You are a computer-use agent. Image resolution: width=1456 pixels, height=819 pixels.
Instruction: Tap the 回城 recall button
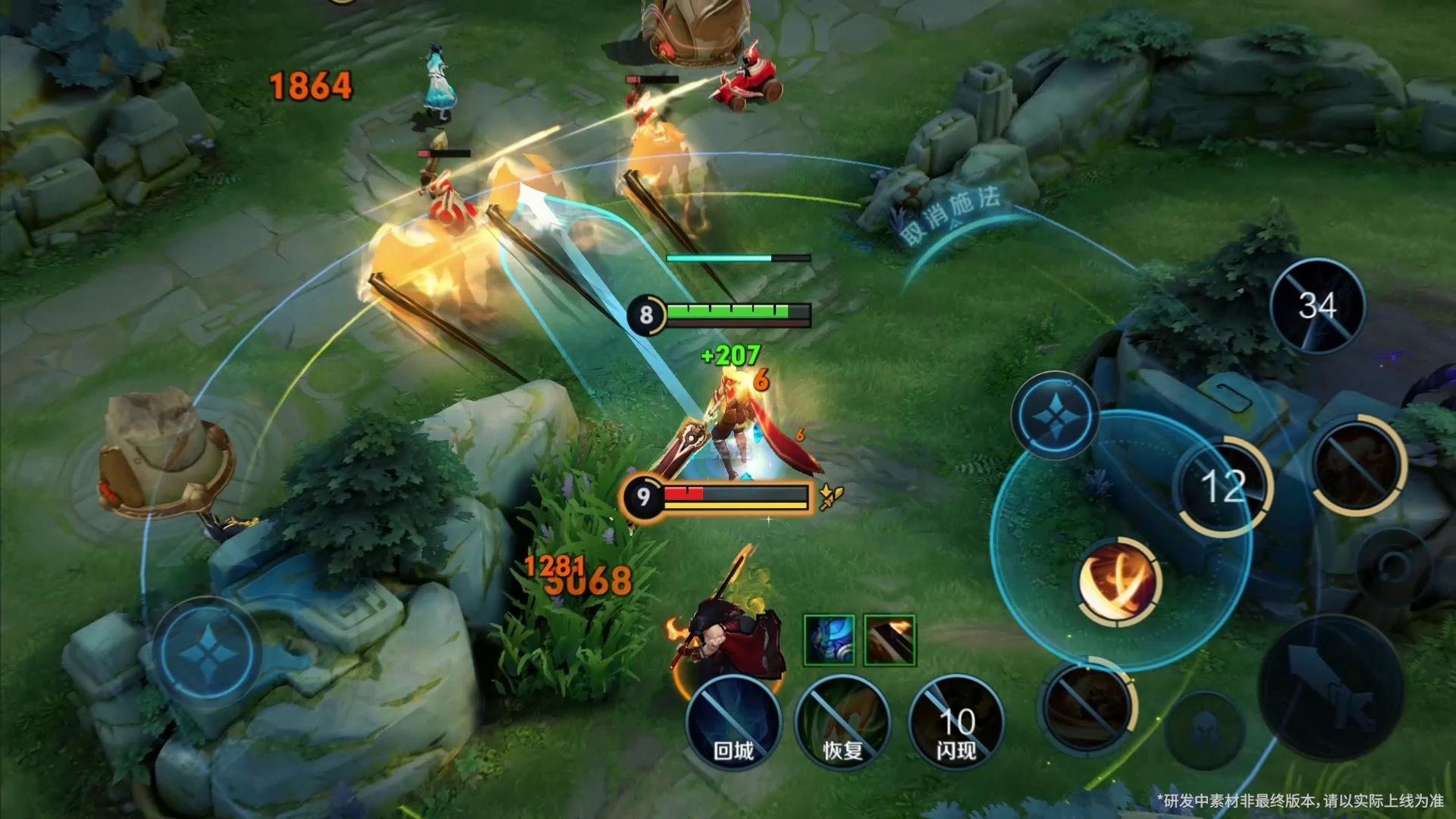coord(733,722)
